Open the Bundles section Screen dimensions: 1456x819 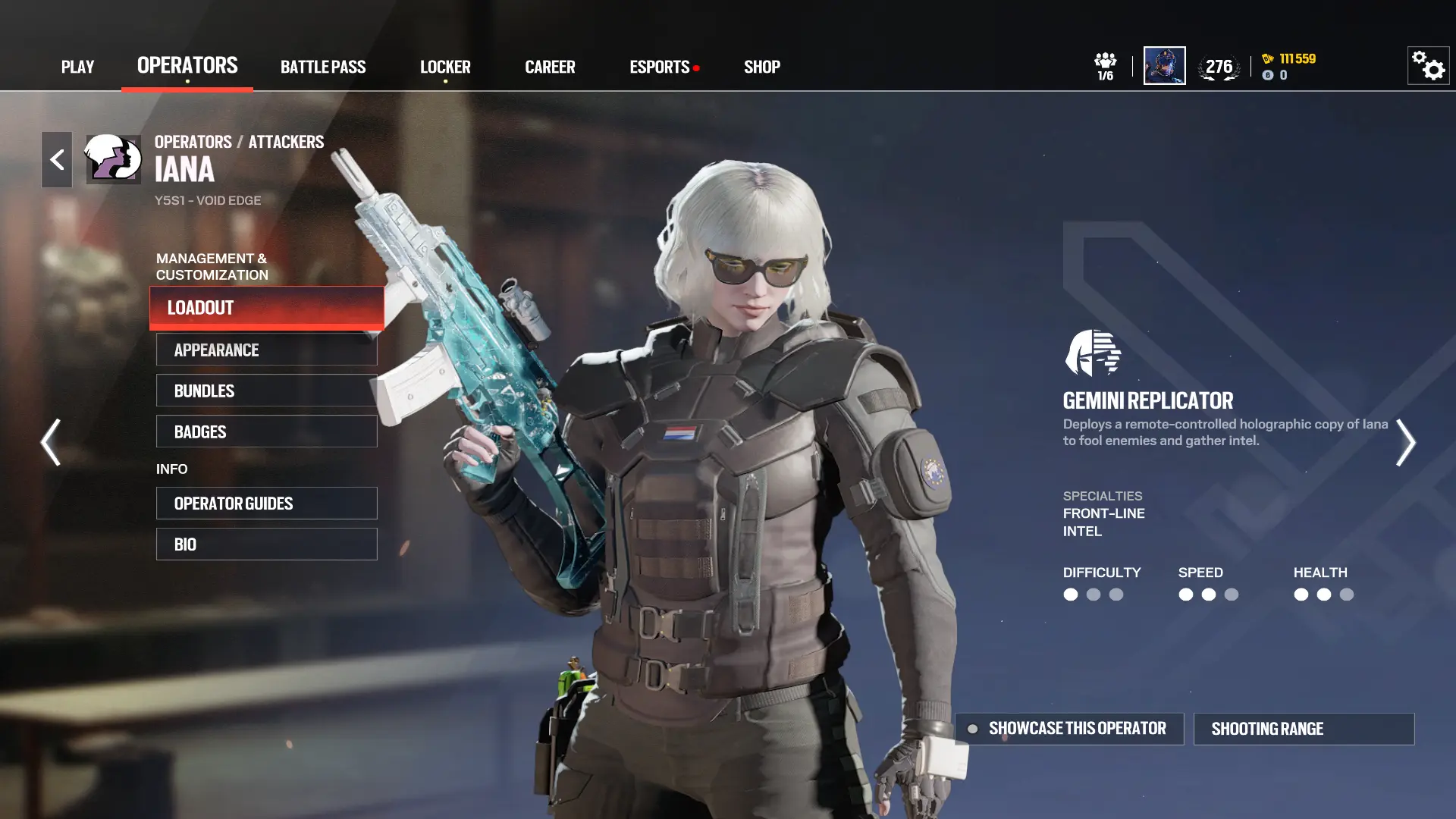pyautogui.click(x=267, y=391)
